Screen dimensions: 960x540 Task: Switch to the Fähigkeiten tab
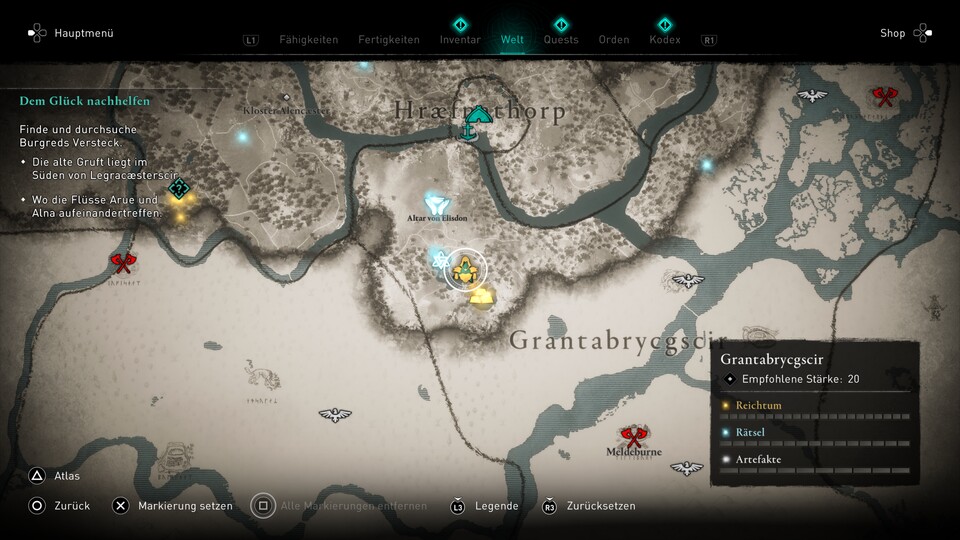pos(308,40)
